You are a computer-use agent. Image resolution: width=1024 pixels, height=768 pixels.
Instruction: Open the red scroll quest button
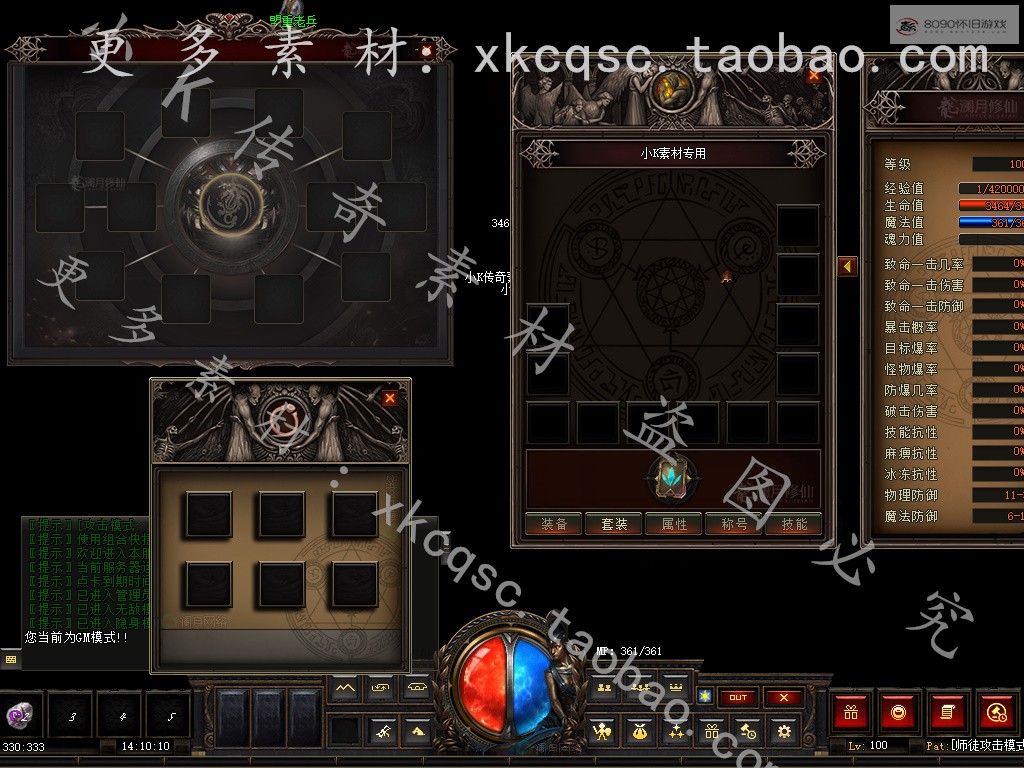click(946, 712)
